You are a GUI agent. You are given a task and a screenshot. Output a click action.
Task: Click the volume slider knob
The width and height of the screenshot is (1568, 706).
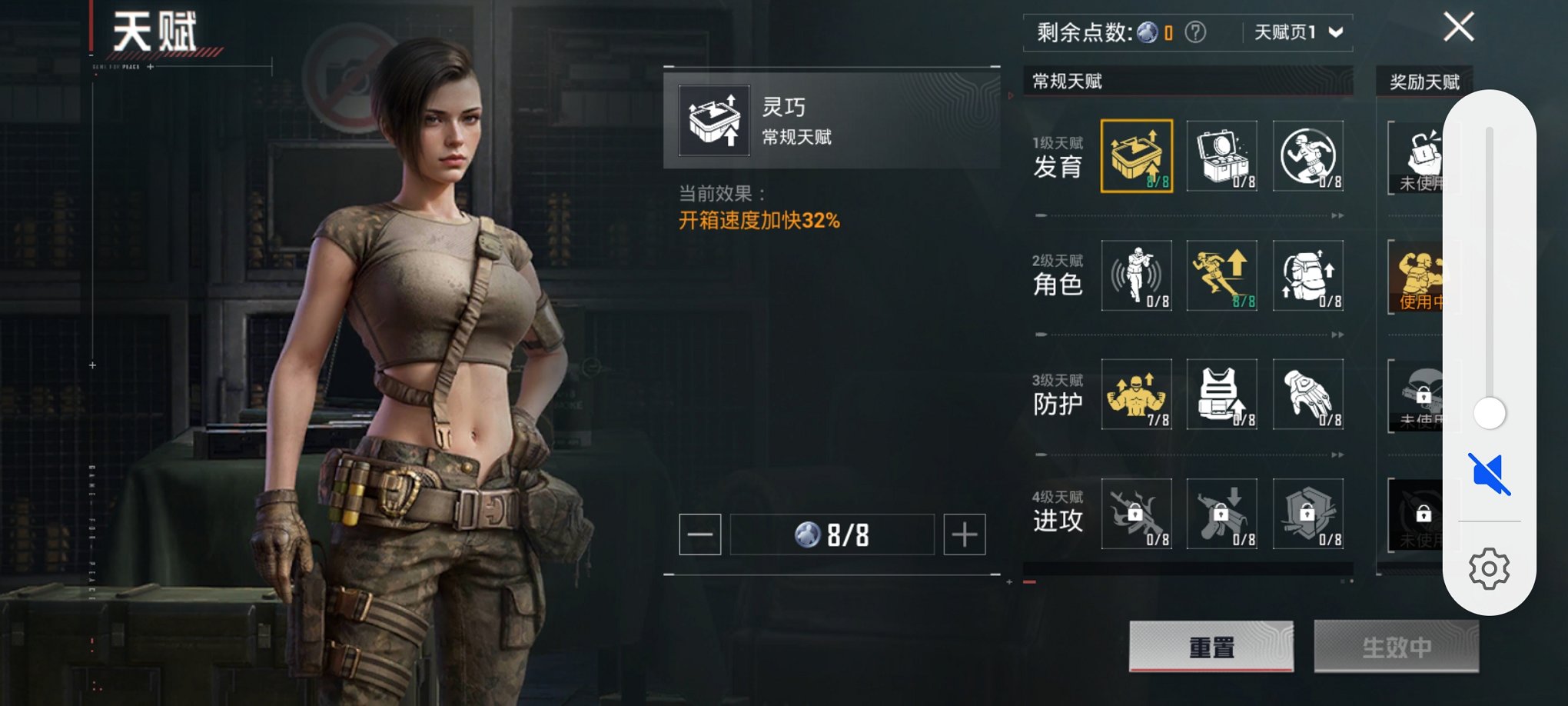(1490, 413)
